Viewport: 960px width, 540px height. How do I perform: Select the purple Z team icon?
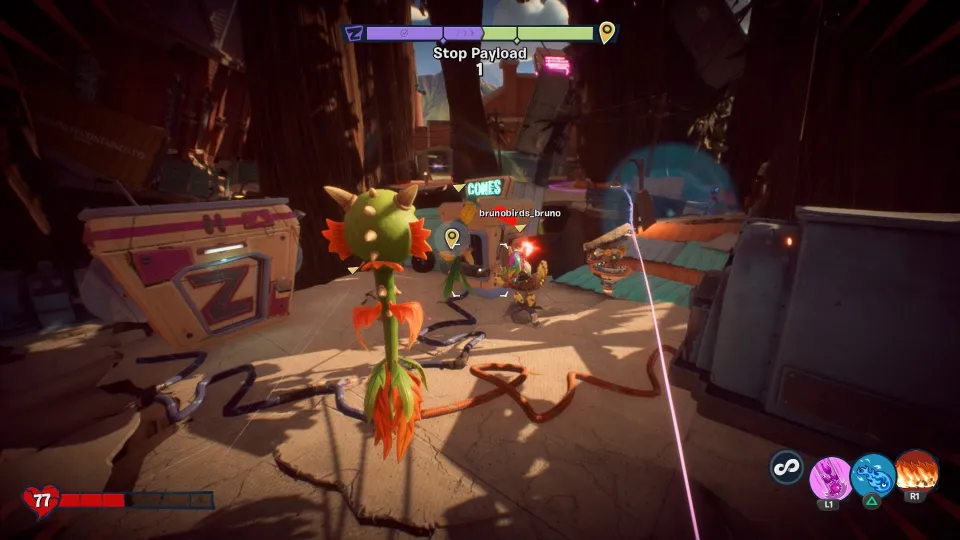353,34
